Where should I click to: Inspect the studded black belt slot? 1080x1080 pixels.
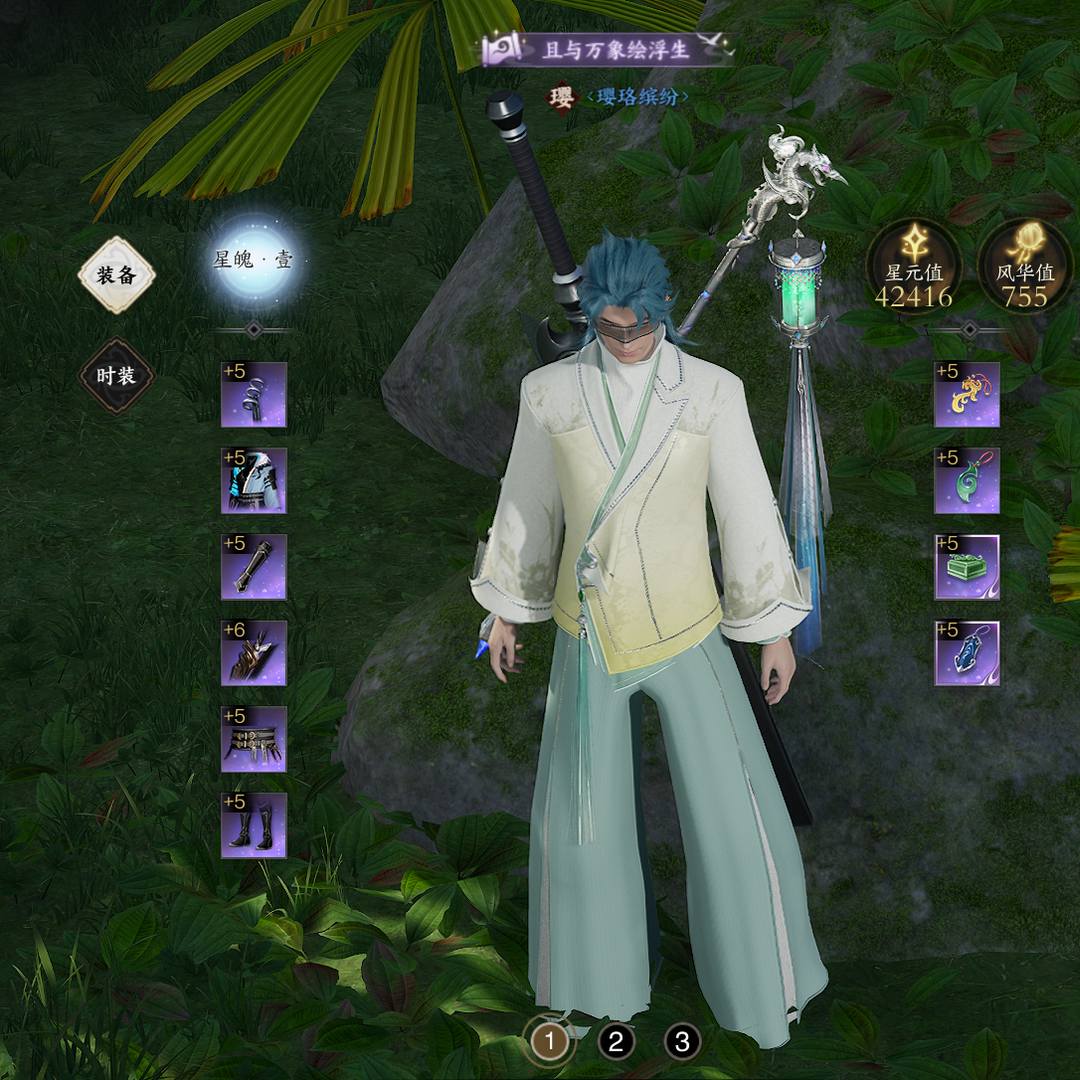[254, 739]
